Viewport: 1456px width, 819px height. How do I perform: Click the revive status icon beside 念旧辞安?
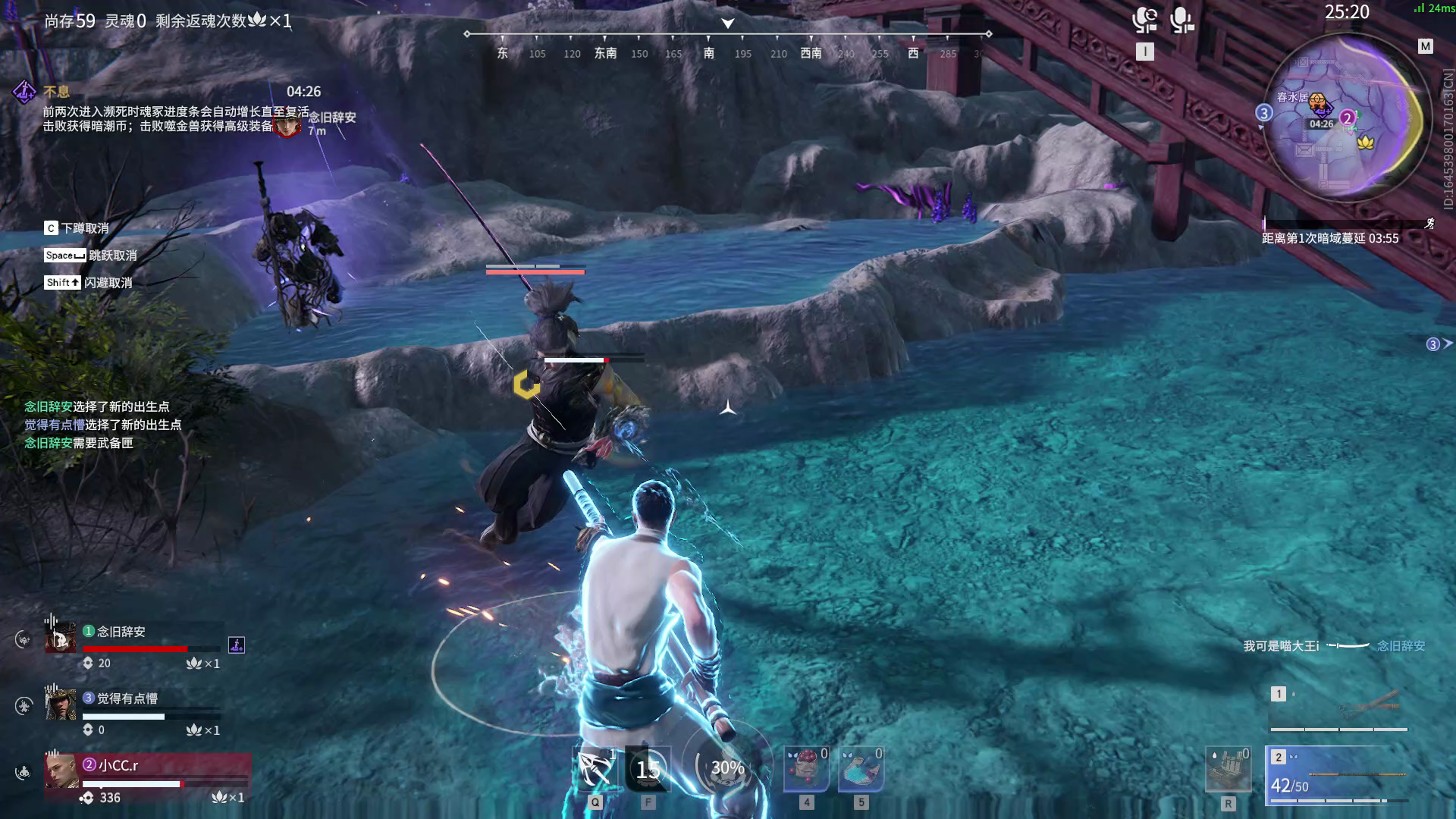237,645
